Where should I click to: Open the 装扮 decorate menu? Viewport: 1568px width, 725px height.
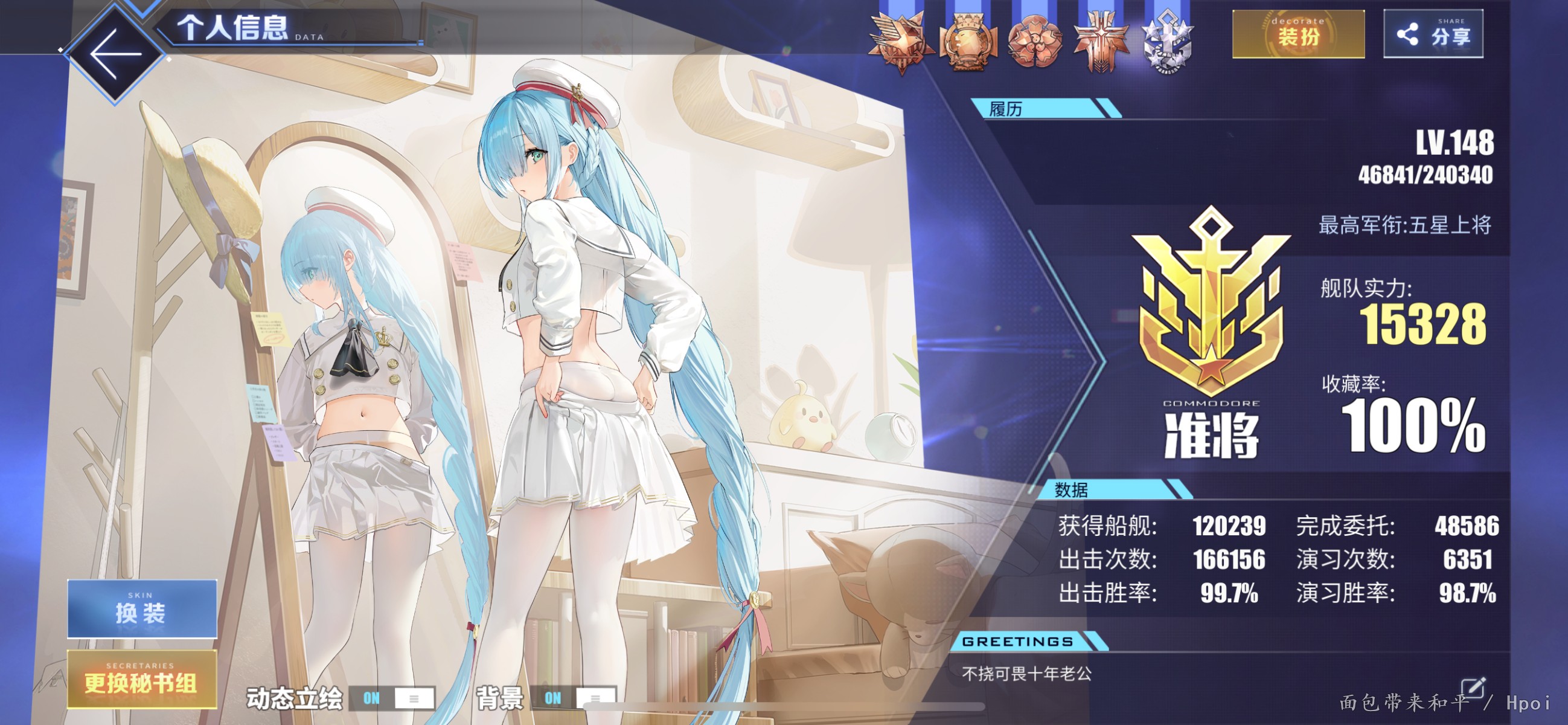click(1298, 34)
